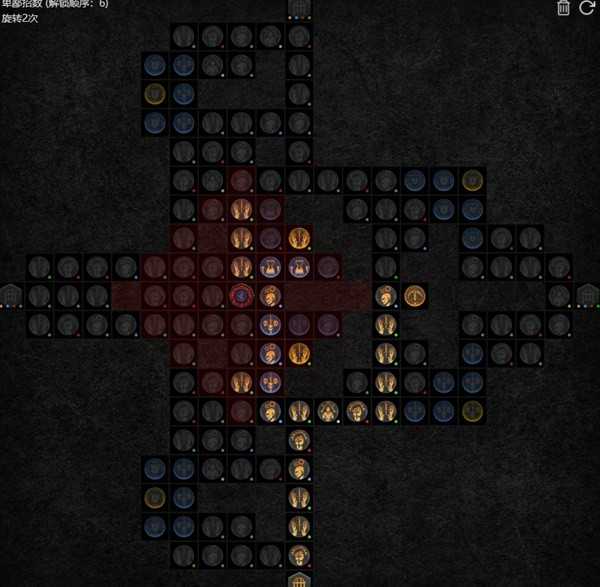The image size is (600, 587).
Task: Click the trash can delete icon
Action: pos(563,8)
